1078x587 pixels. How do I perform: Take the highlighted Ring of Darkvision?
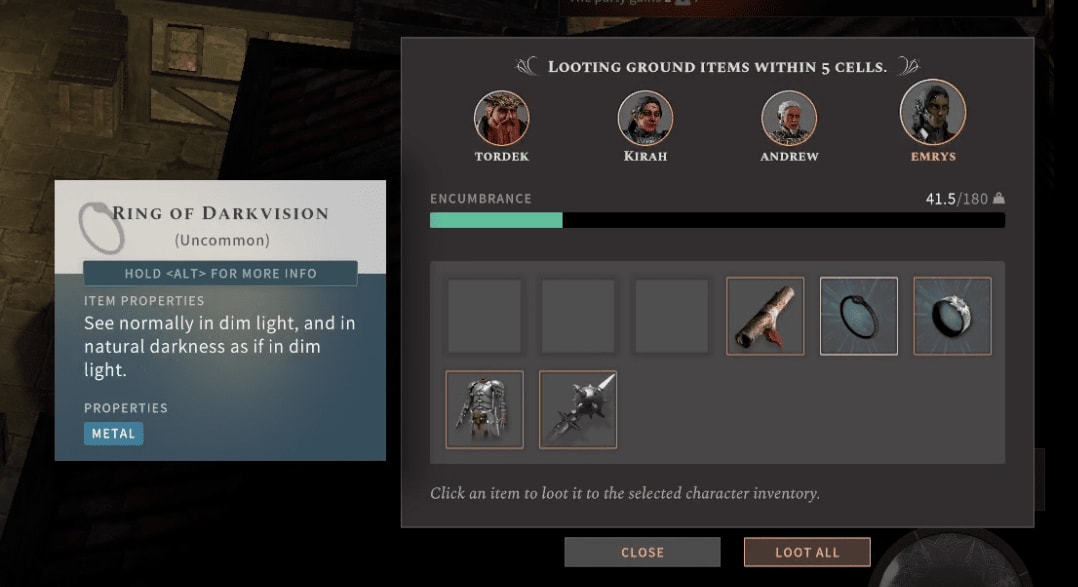coord(859,316)
